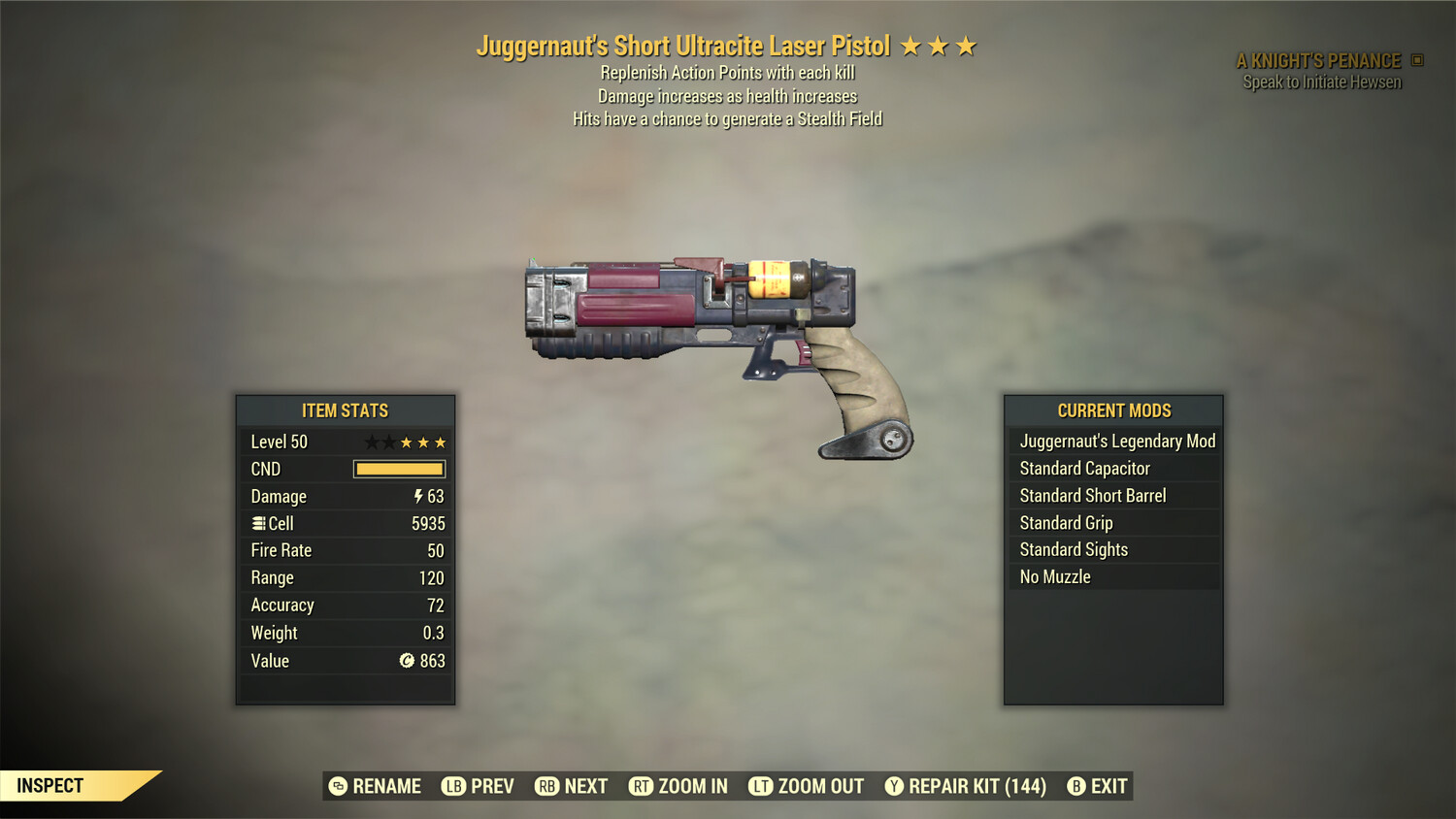The height and width of the screenshot is (819, 1456).
Task: Toggle the first legendary star on Level 50 row
Action: [370, 442]
